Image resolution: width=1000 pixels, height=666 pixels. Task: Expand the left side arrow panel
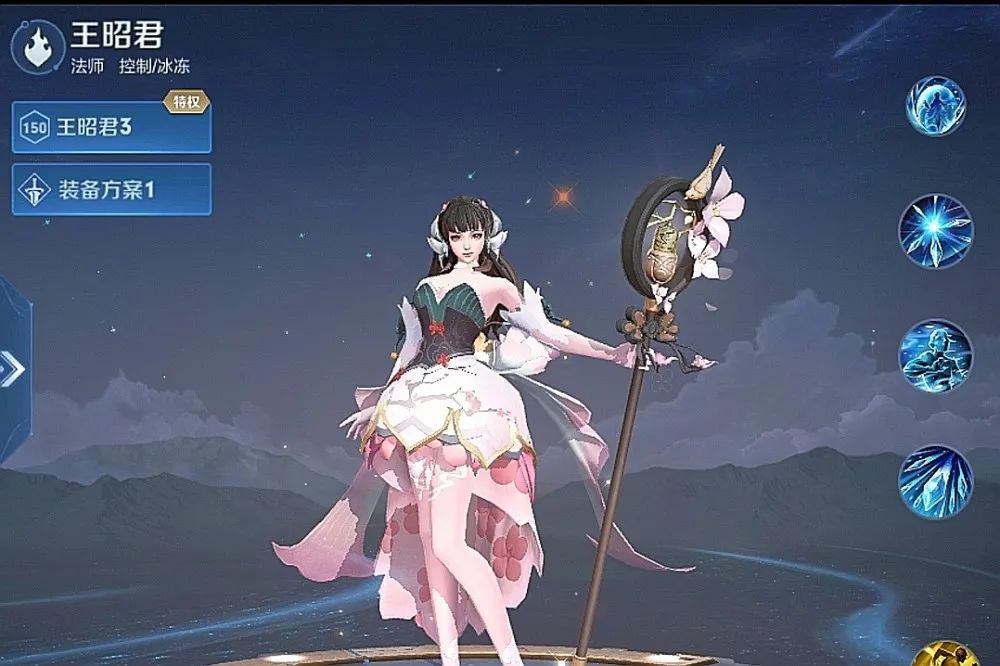[13, 370]
